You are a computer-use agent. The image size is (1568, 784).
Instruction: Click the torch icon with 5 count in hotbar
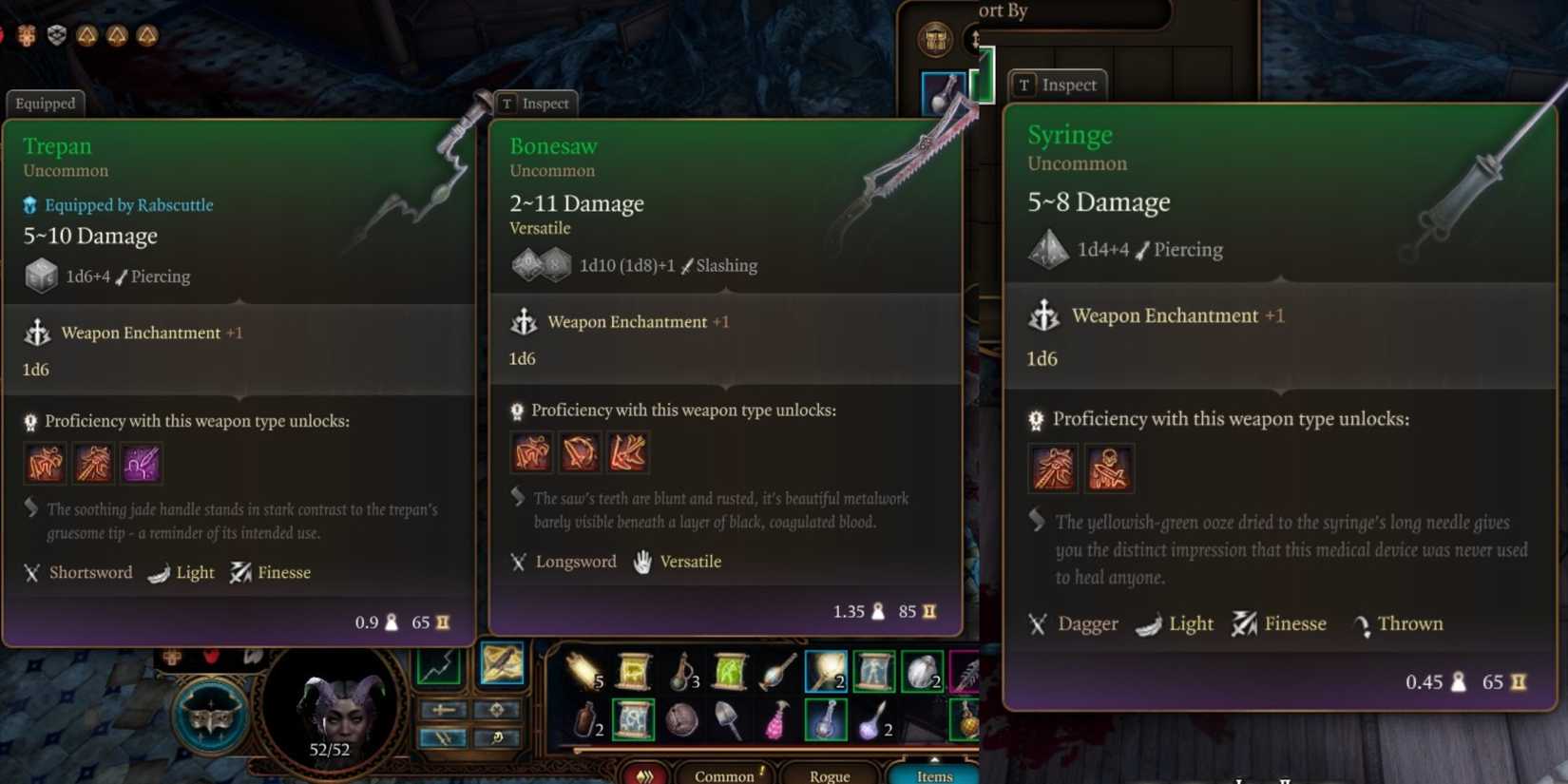[x=580, y=670]
